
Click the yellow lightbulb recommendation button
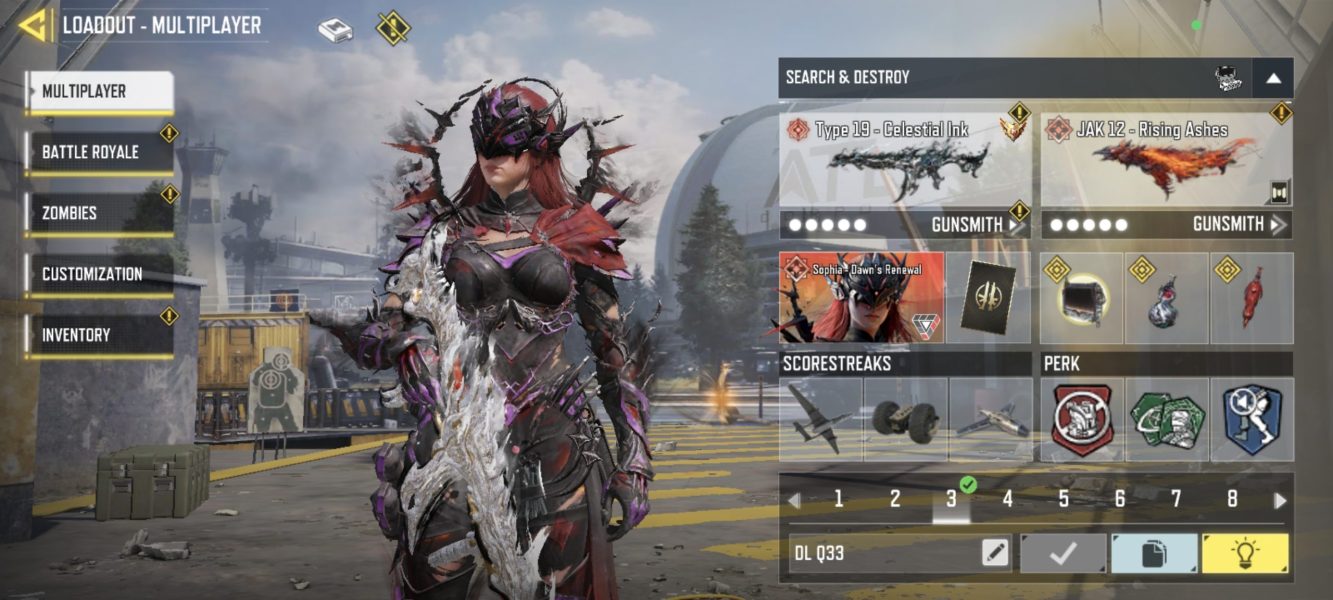[1245, 553]
